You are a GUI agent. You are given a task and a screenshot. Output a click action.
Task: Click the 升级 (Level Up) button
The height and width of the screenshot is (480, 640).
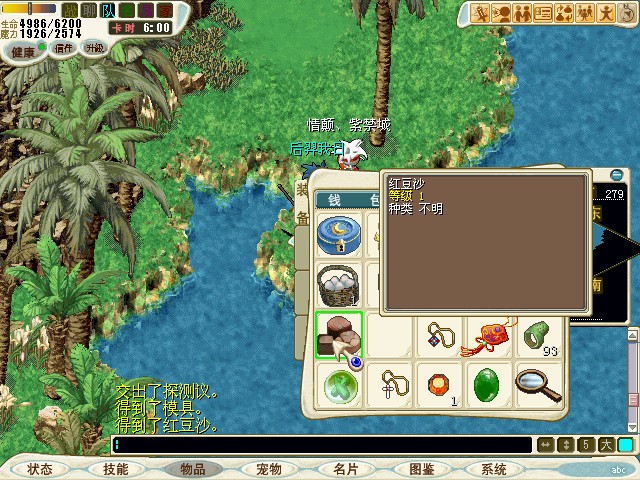pyautogui.click(x=95, y=47)
